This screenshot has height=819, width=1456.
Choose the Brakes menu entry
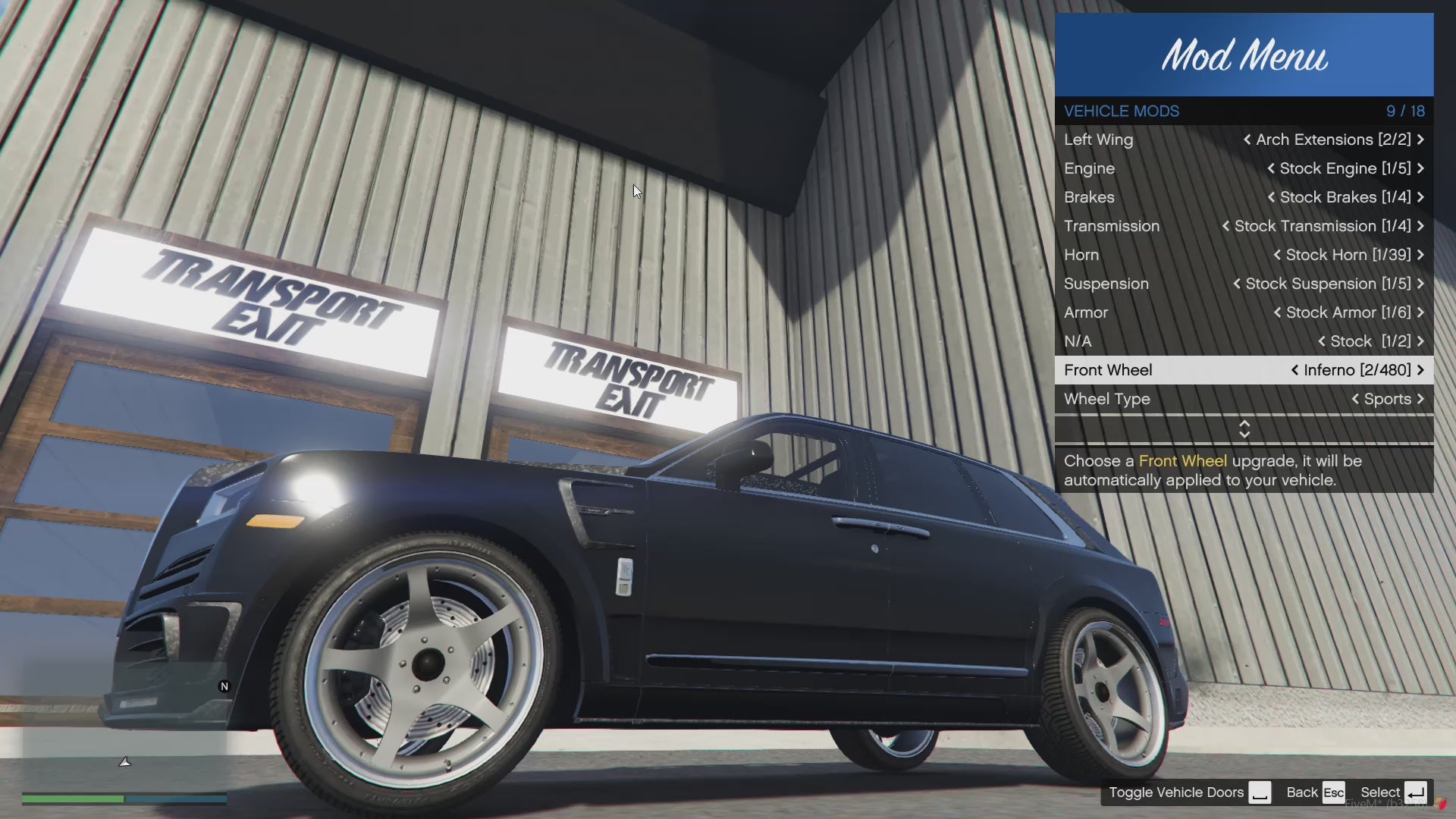[x=1244, y=197]
